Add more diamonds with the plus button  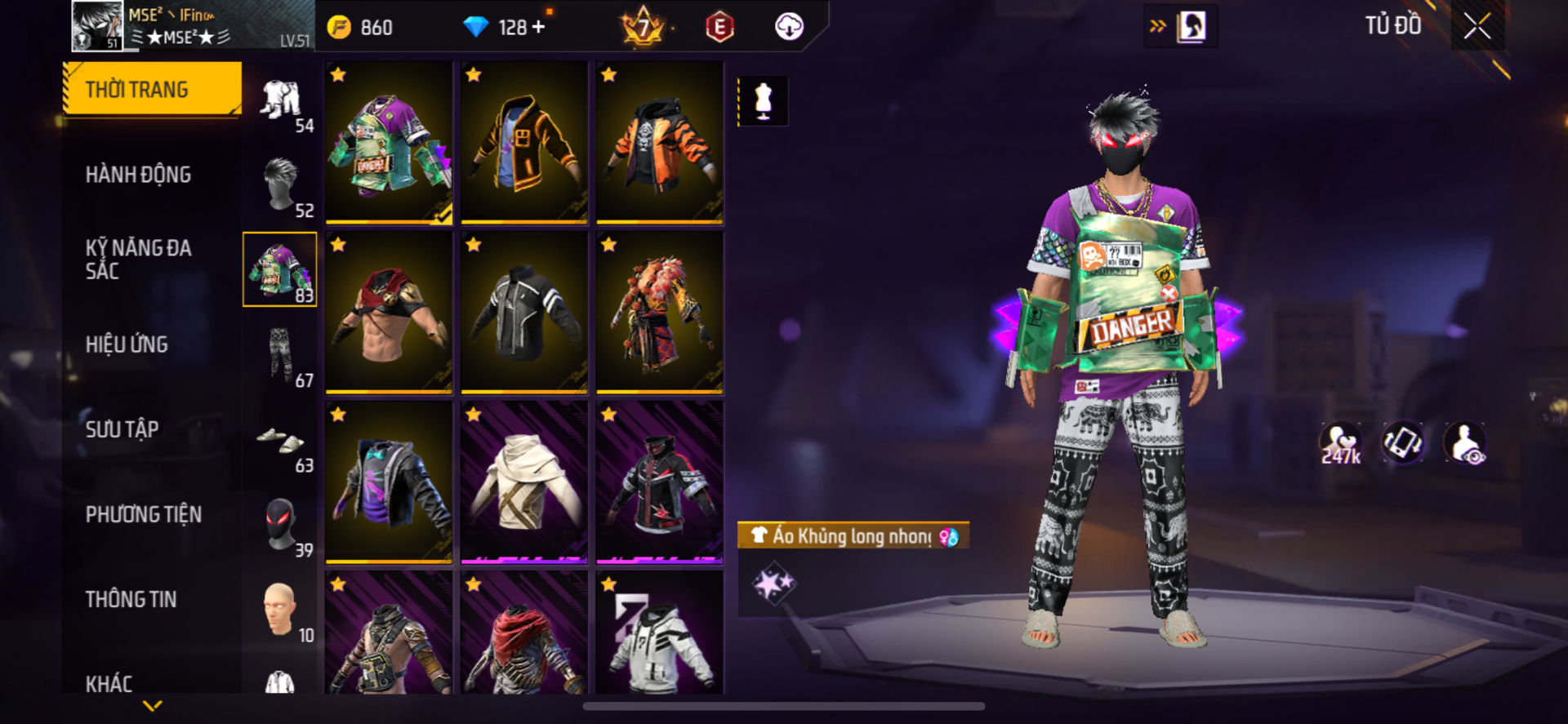click(538, 27)
